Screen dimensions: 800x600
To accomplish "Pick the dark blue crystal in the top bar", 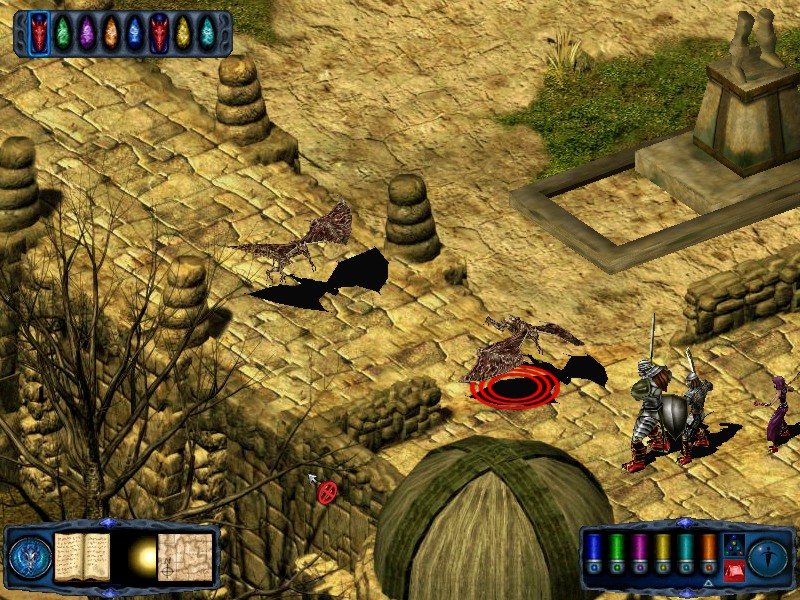I will (x=135, y=33).
